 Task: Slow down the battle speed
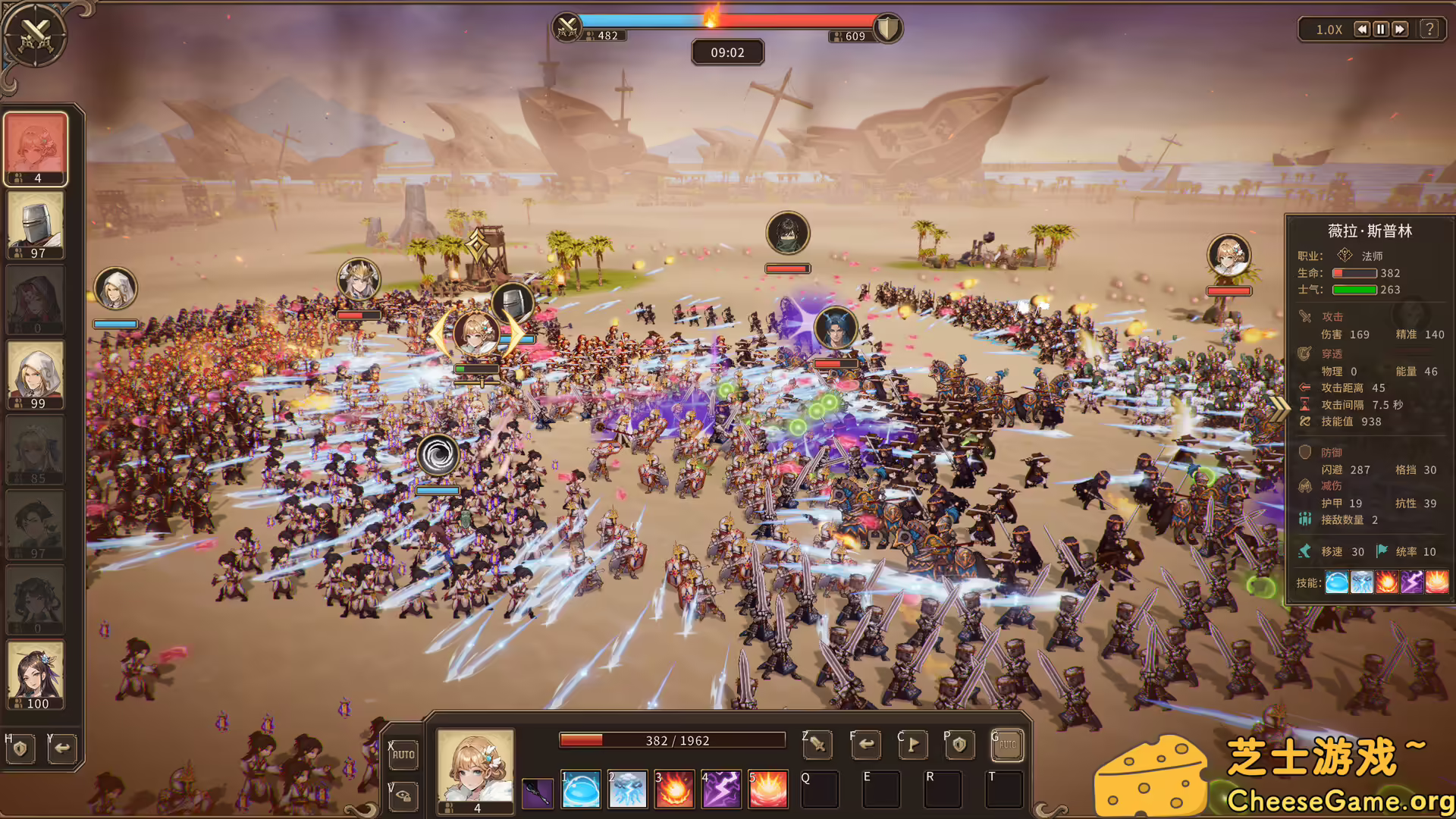pos(1362,30)
